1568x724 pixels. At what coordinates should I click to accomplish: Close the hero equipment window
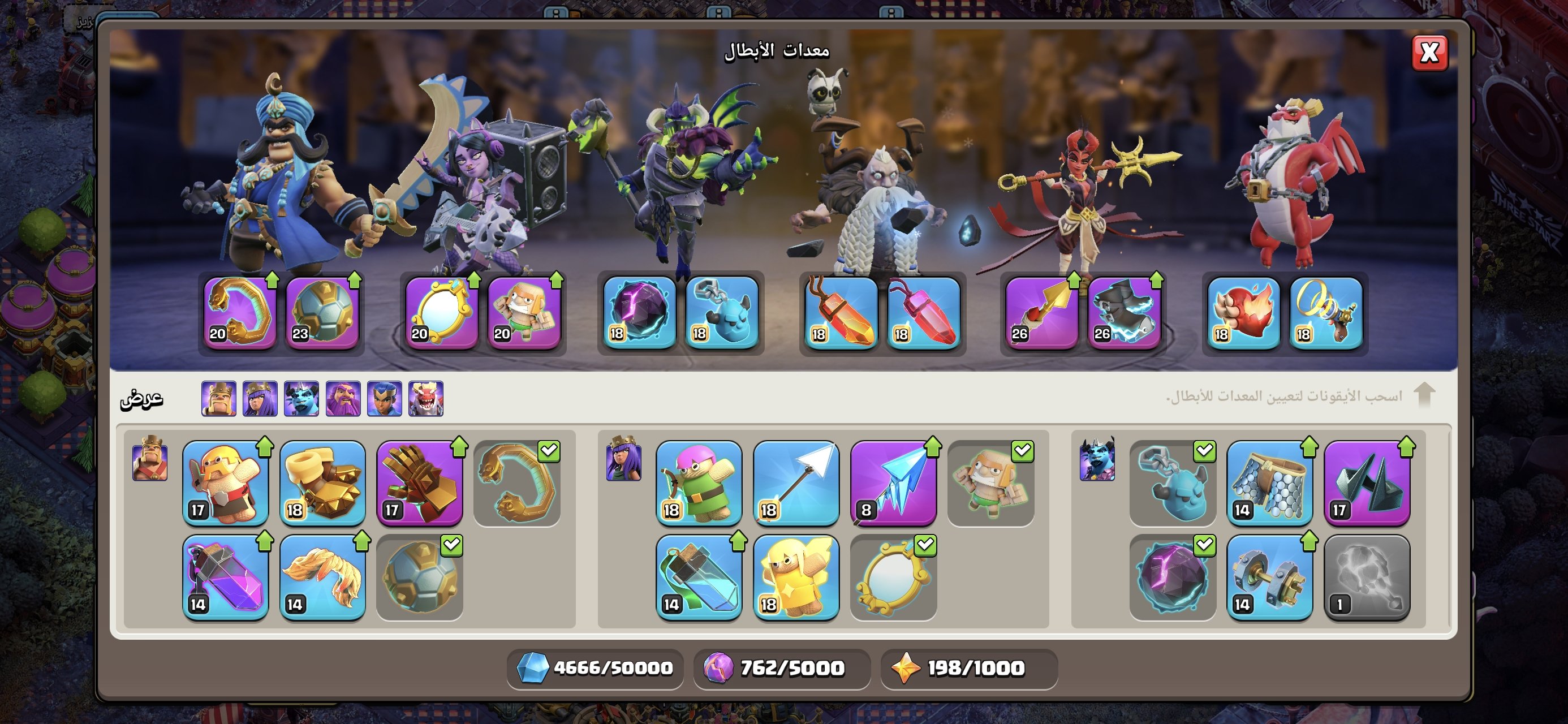pyautogui.click(x=1429, y=53)
